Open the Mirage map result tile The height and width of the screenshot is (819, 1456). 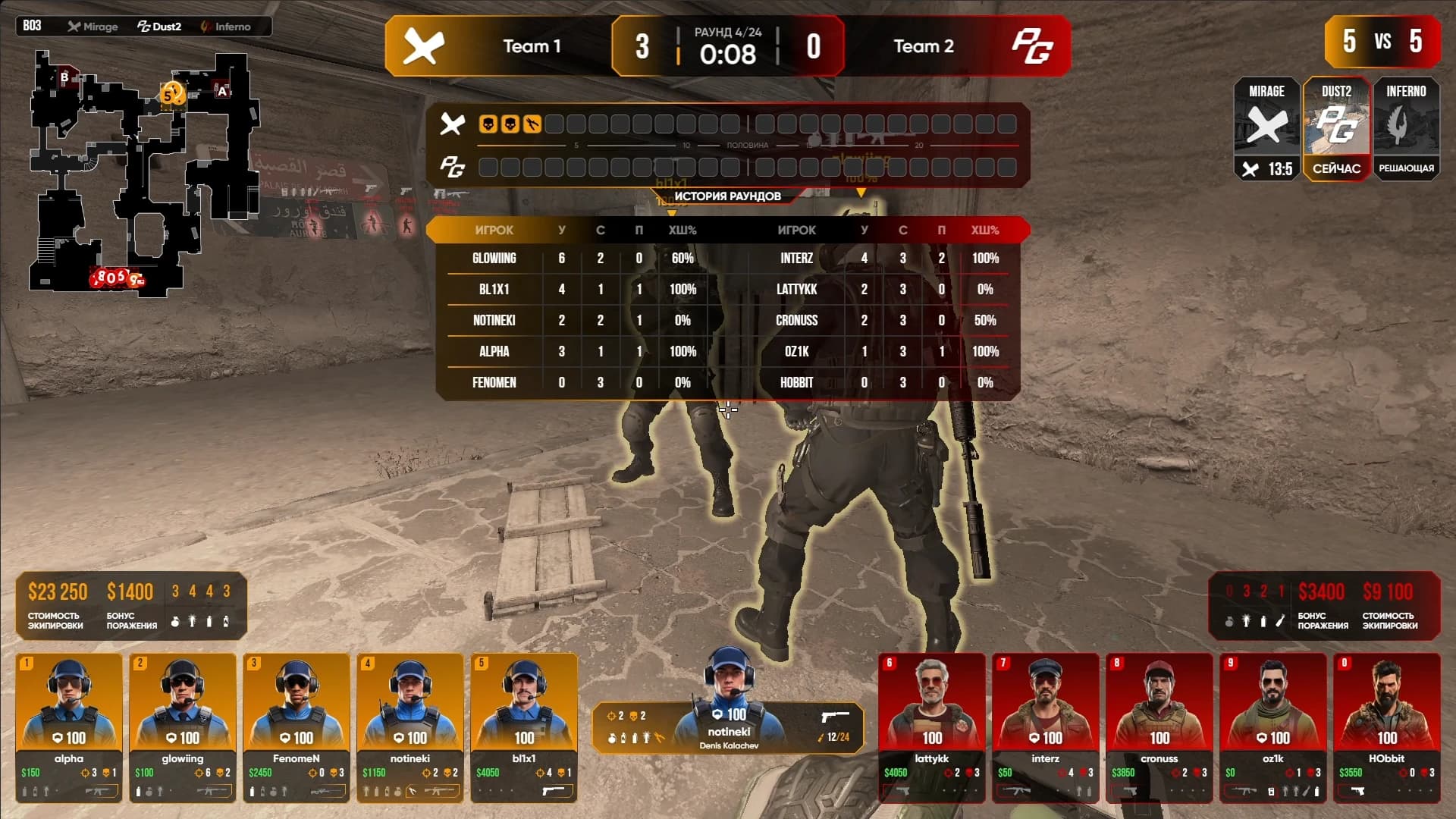click(x=1266, y=129)
